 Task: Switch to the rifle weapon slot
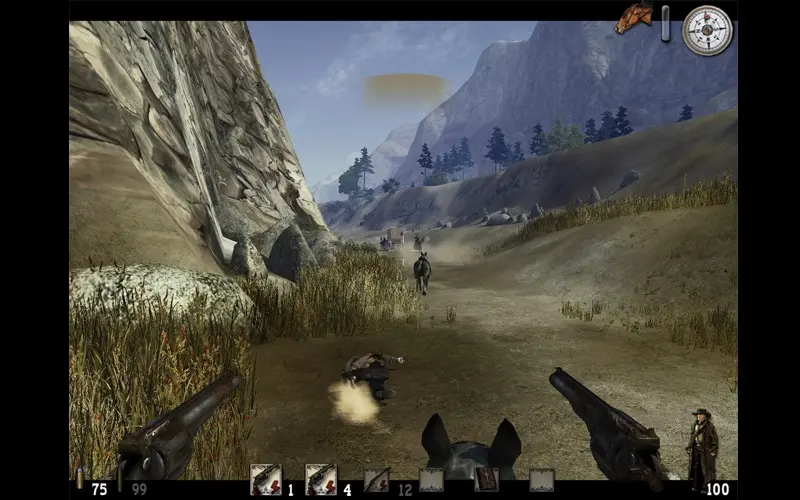point(377,480)
